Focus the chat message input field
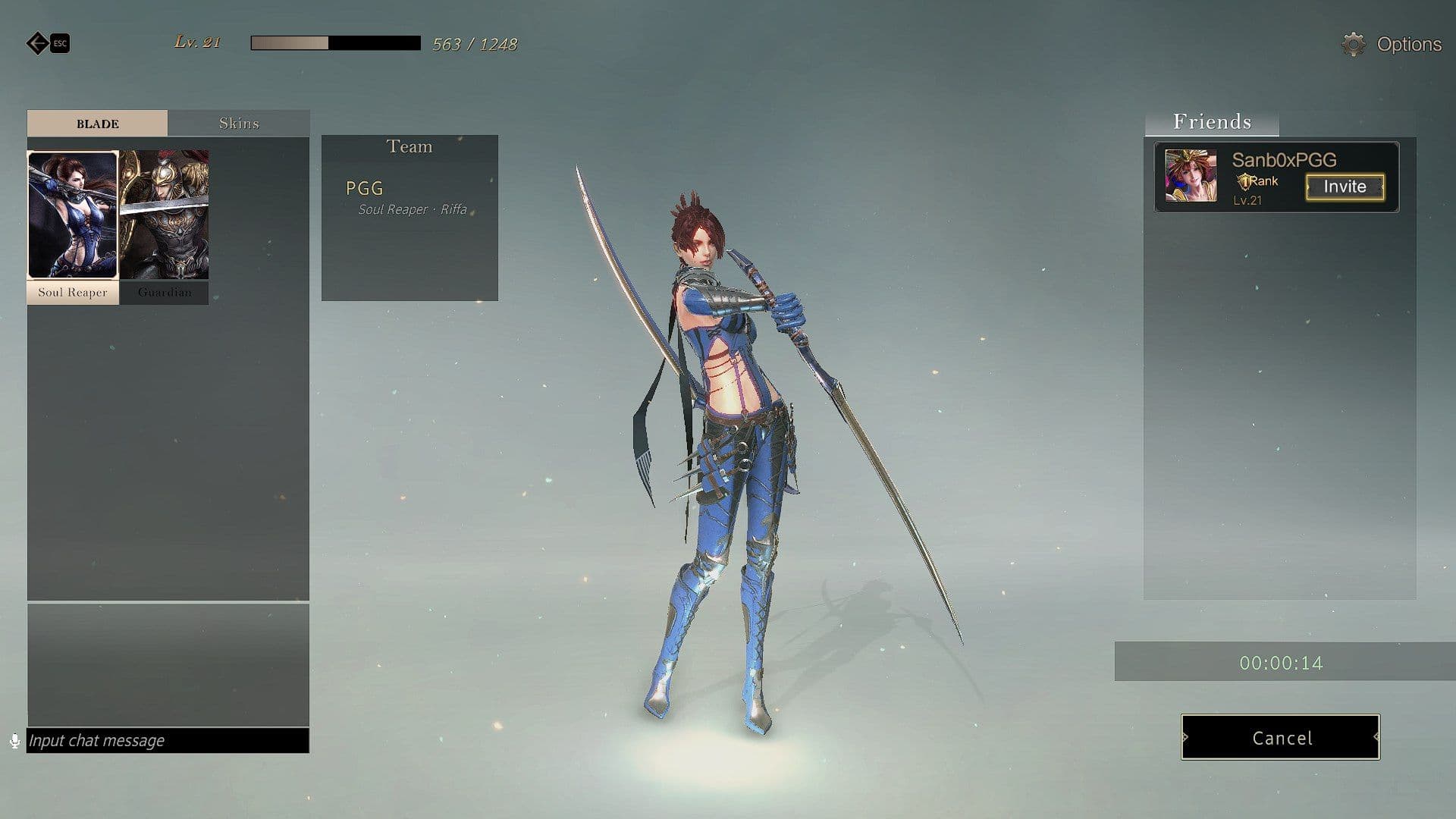Screen dimensions: 1456x819 tap(168, 740)
